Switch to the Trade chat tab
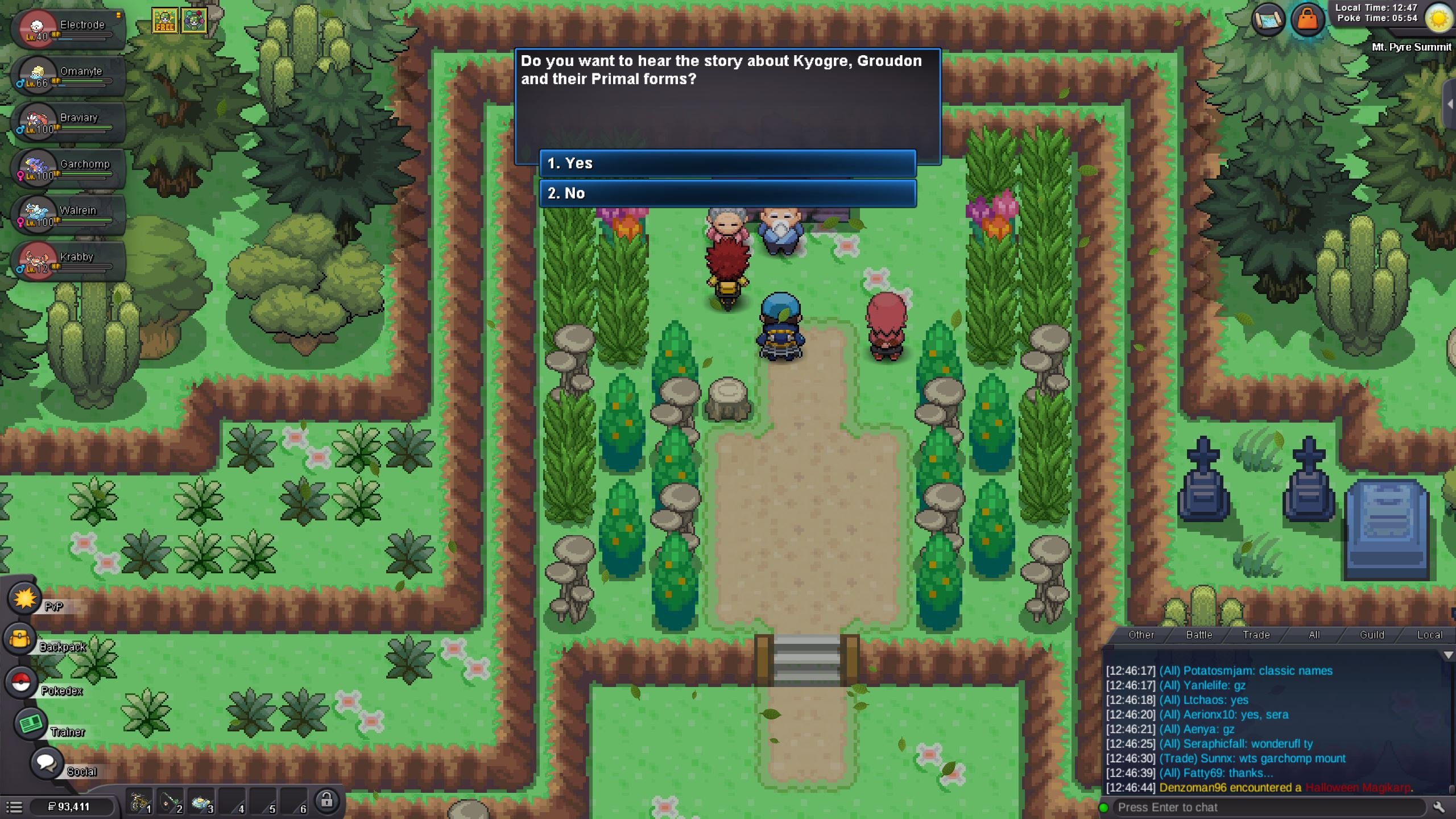The height and width of the screenshot is (819, 1456). tap(1256, 635)
